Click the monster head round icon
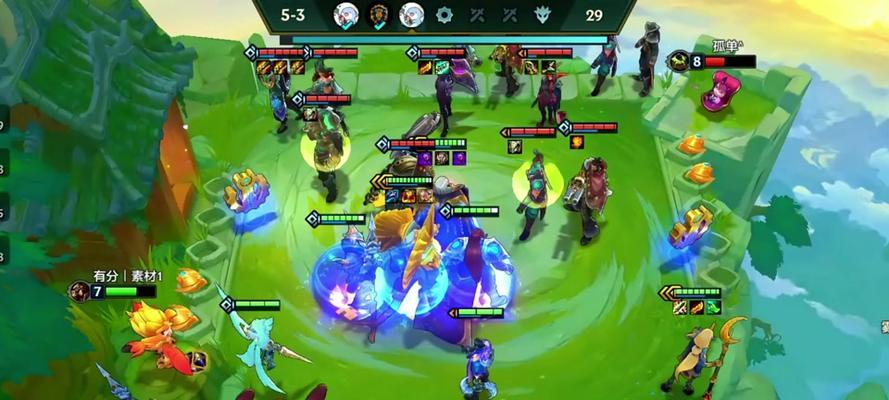This screenshot has height=400, width=889. (x=543, y=15)
